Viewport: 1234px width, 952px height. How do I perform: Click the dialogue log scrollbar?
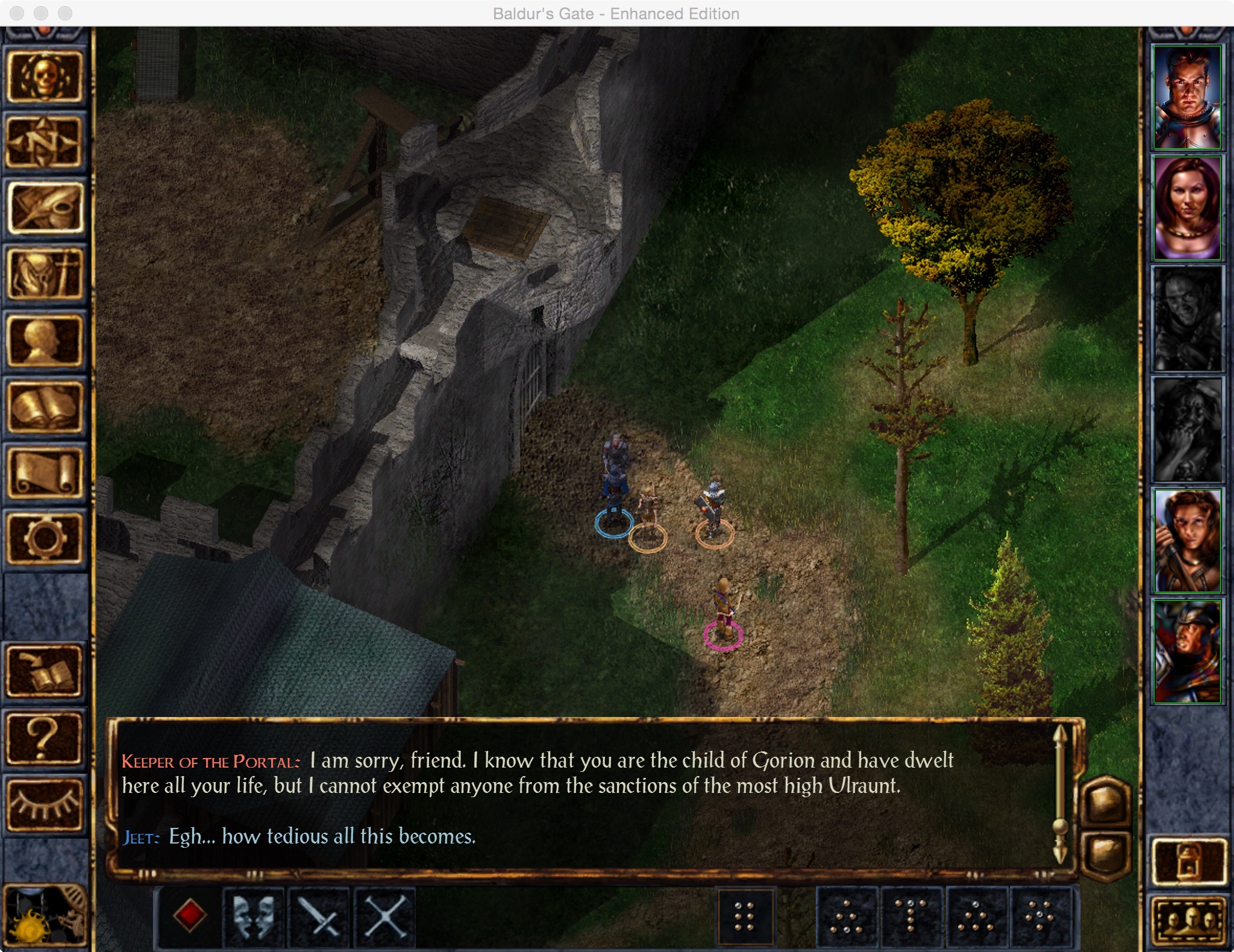click(1060, 794)
